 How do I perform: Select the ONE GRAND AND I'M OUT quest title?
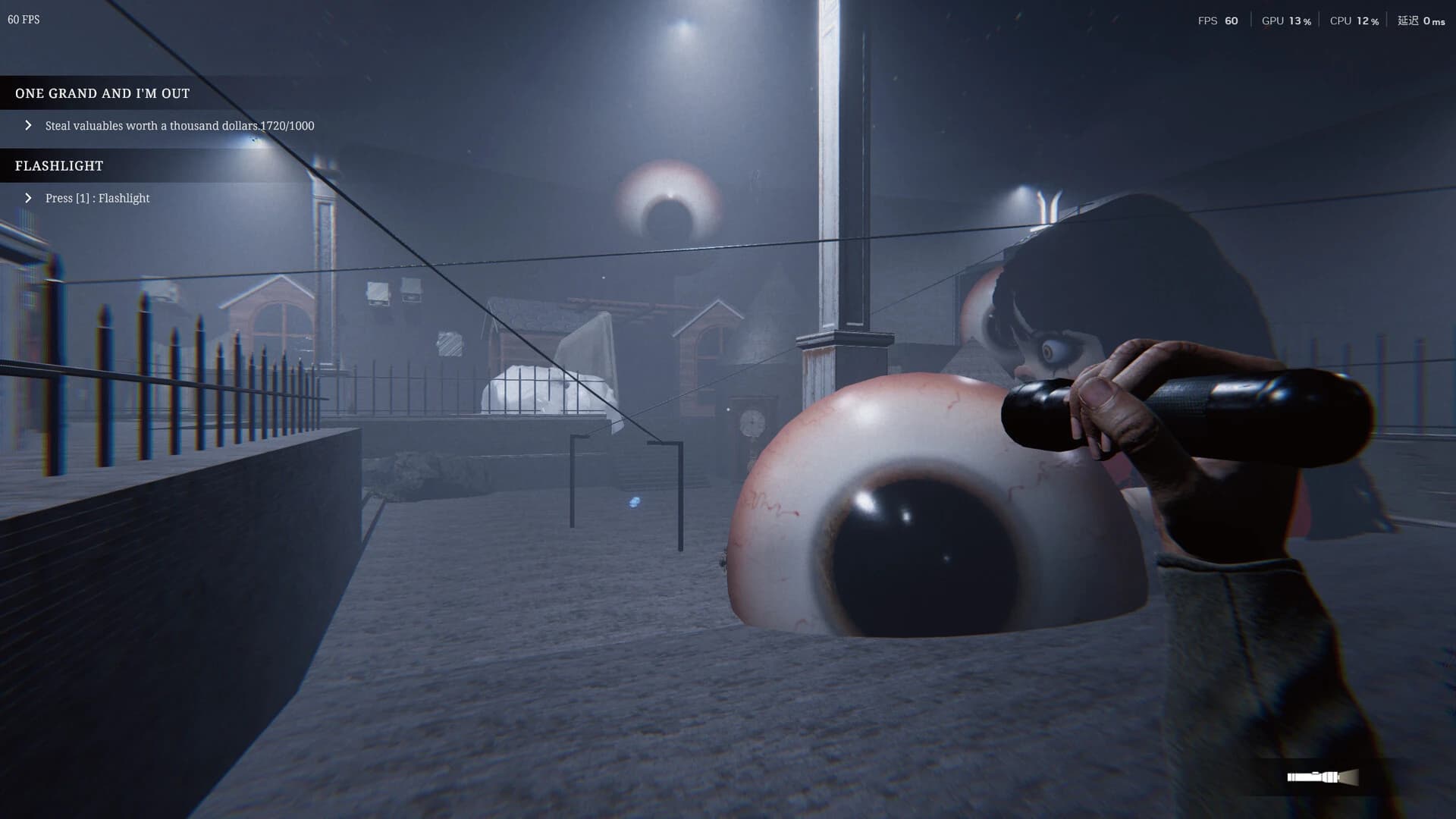tap(102, 93)
